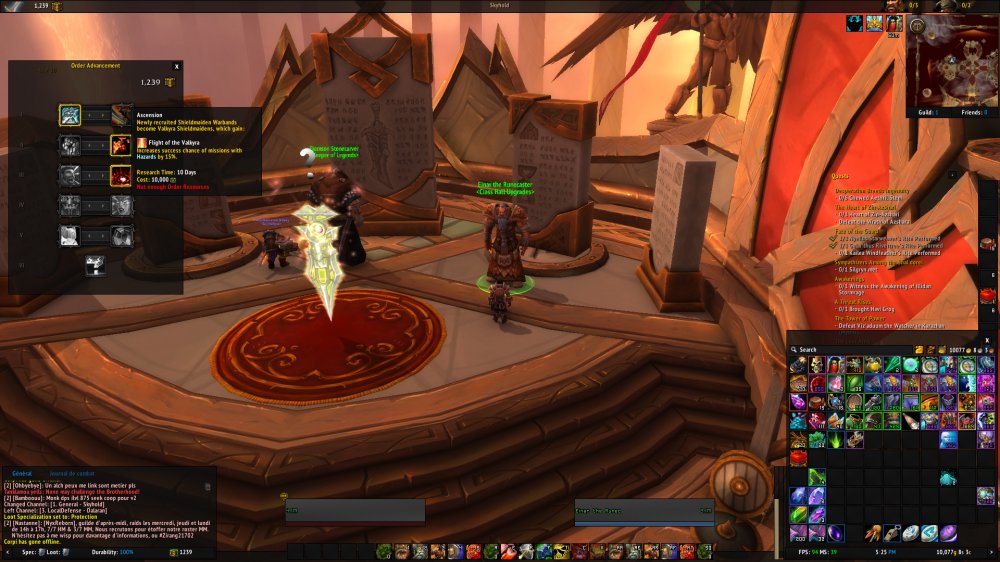Close the Order Advancement panel
Viewport: 1000px width, 562px height.
pos(177,66)
